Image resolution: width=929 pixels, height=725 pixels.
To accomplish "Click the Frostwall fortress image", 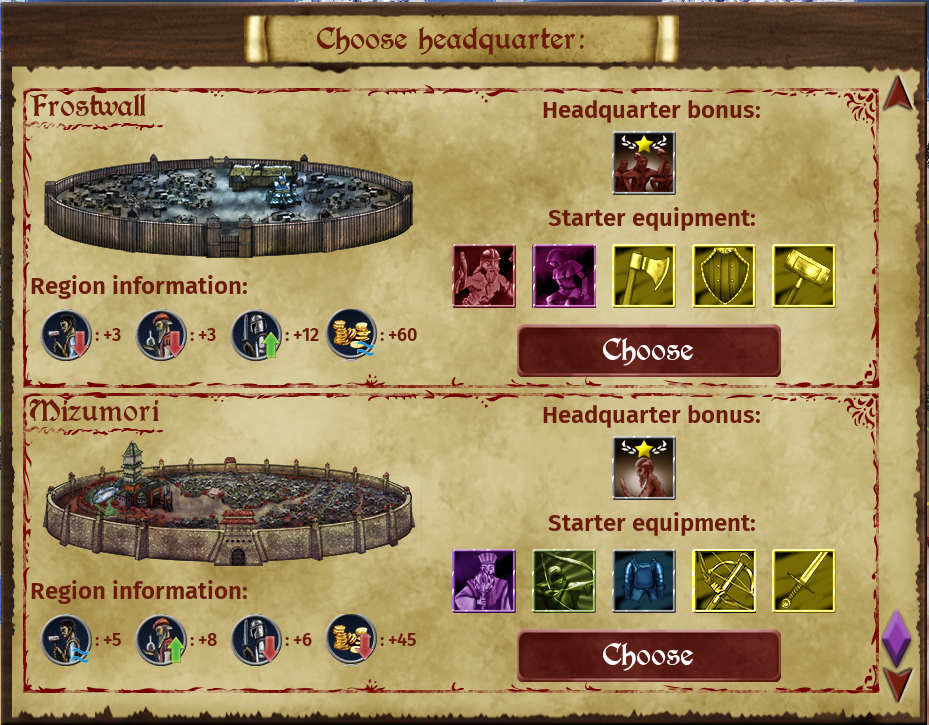I will [x=228, y=205].
